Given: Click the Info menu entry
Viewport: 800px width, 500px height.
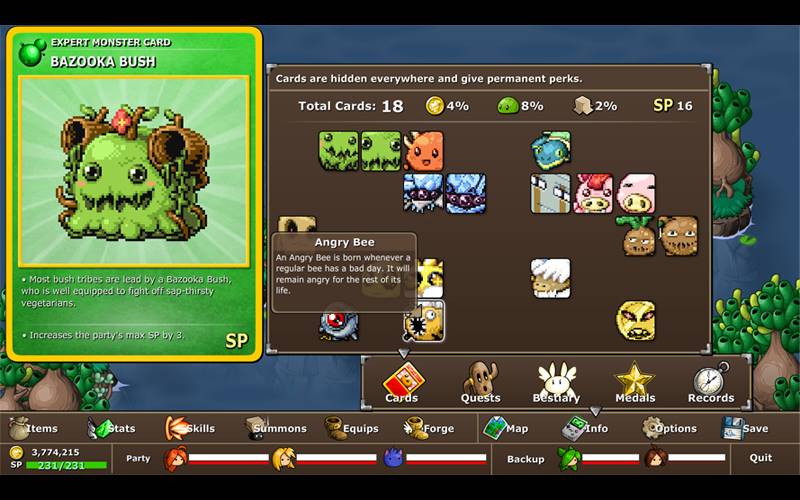Looking at the screenshot, I should (x=585, y=428).
